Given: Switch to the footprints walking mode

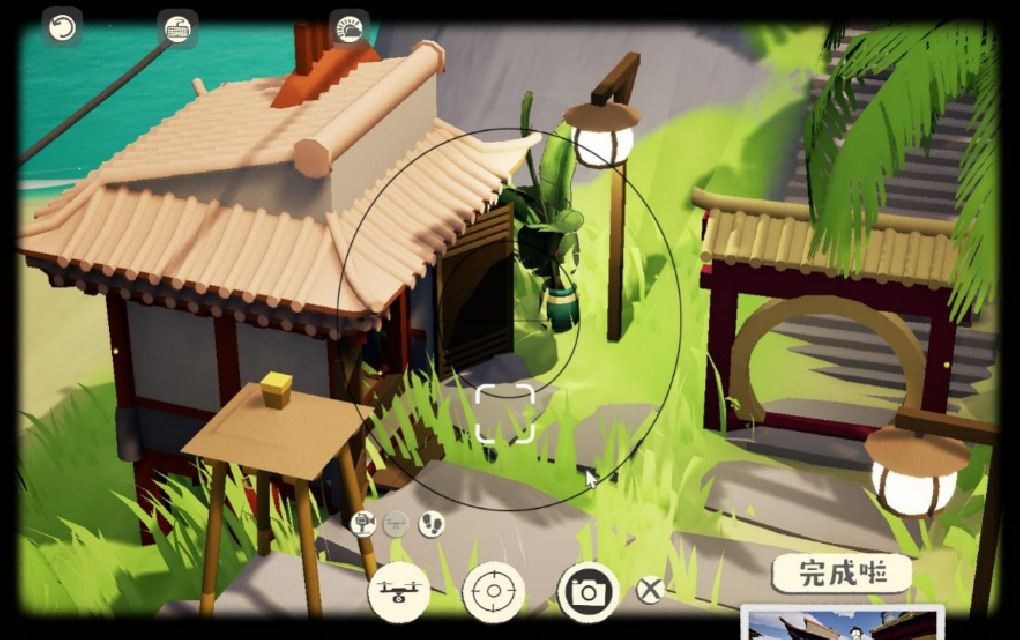Looking at the screenshot, I should click(x=431, y=522).
